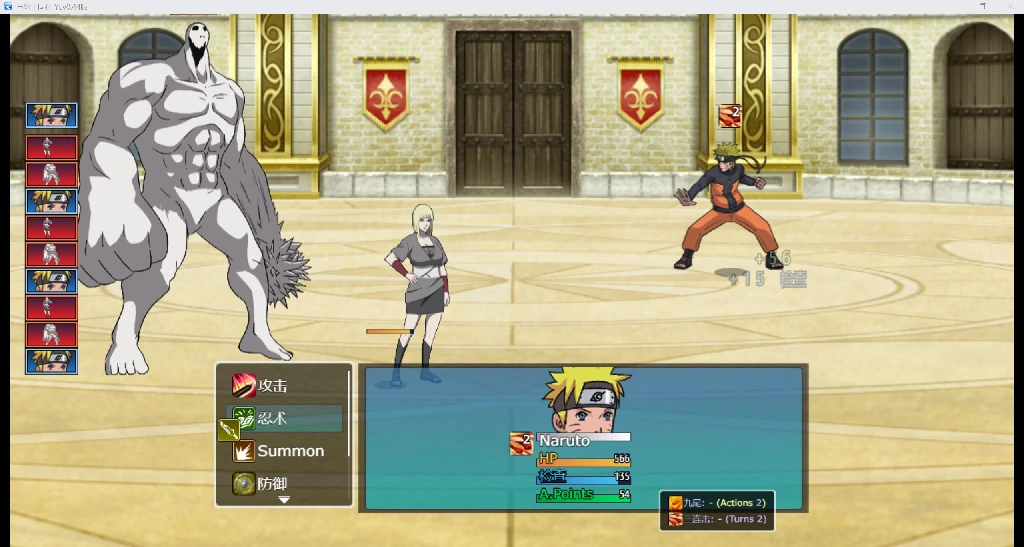The height and width of the screenshot is (547, 1024).
Task: Select the 忍术 ninjutsu command
Action: point(285,419)
